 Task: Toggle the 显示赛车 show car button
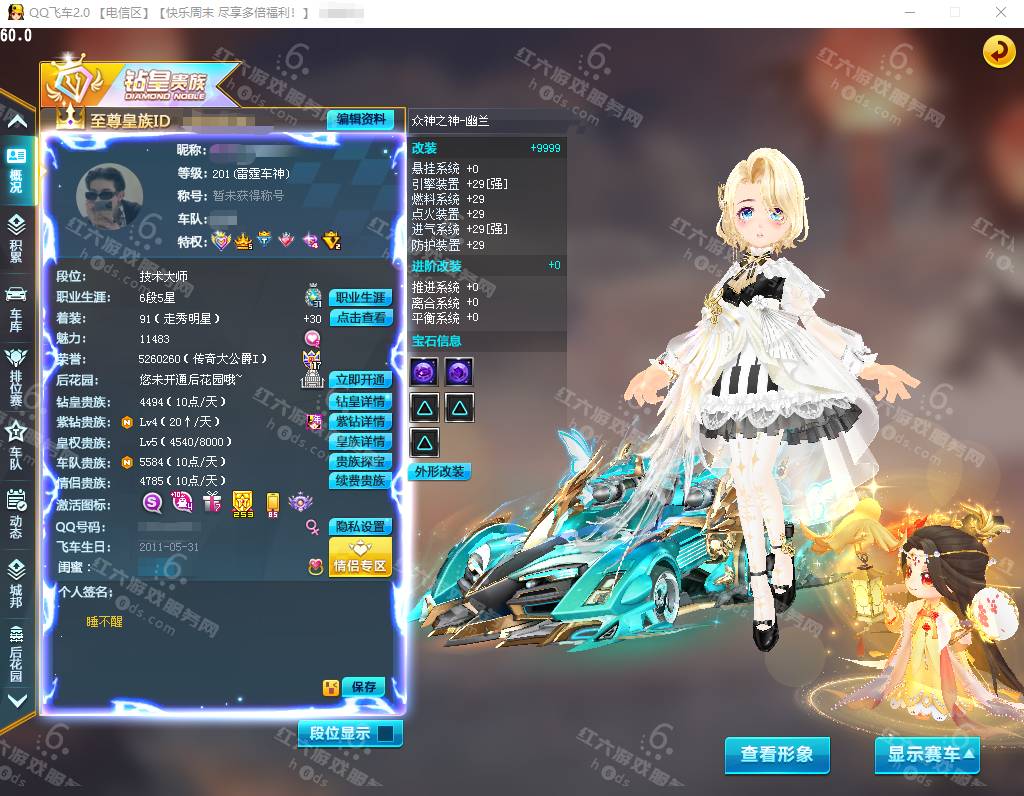tap(926, 755)
